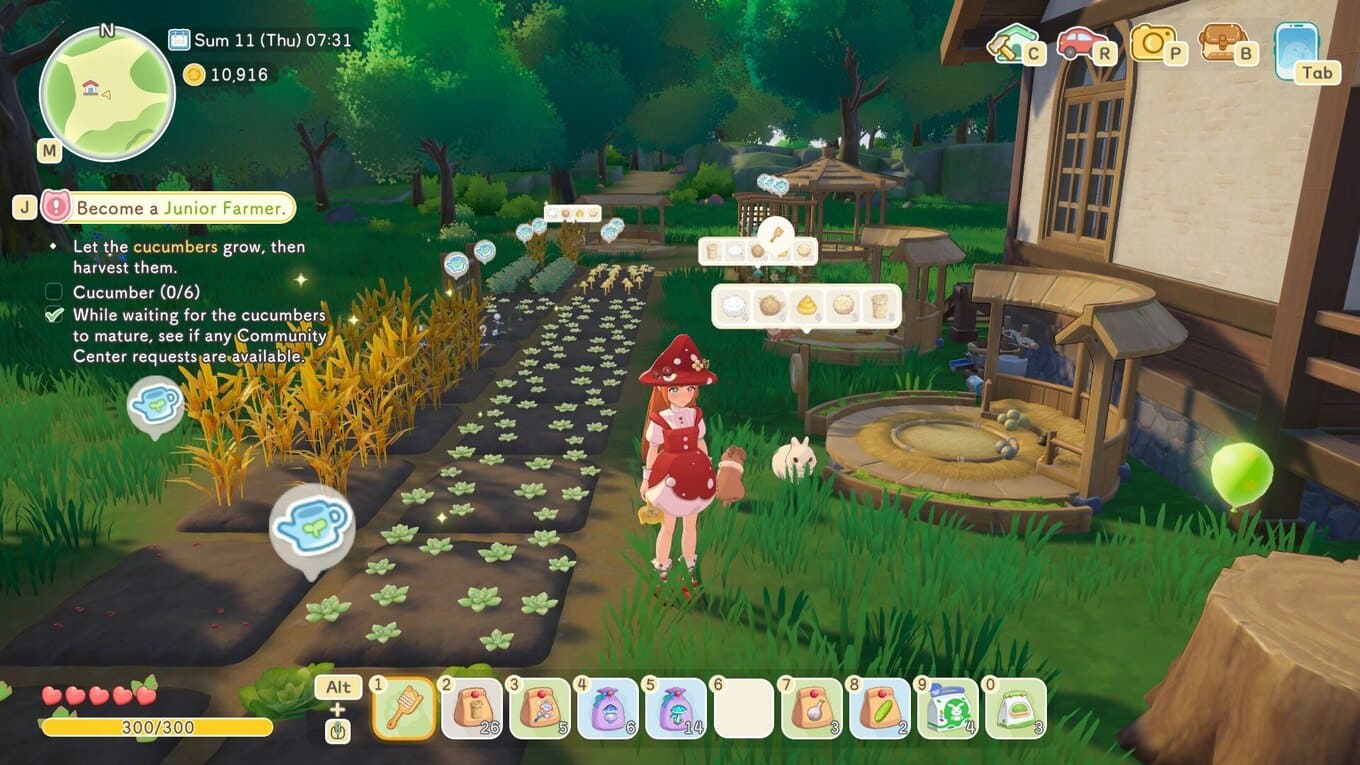This screenshot has height=765, width=1360.
Task: Select the green fertilizer bag in slot 0
Action: (x=1016, y=708)
